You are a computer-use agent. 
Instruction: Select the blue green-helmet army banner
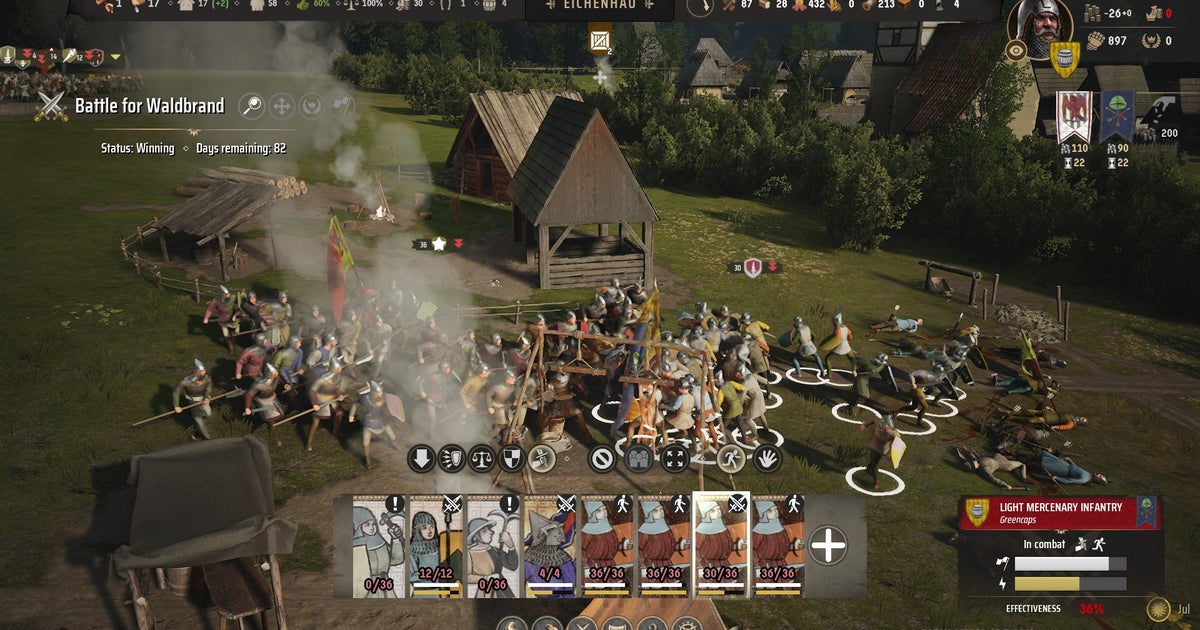tap(1116, 115)
